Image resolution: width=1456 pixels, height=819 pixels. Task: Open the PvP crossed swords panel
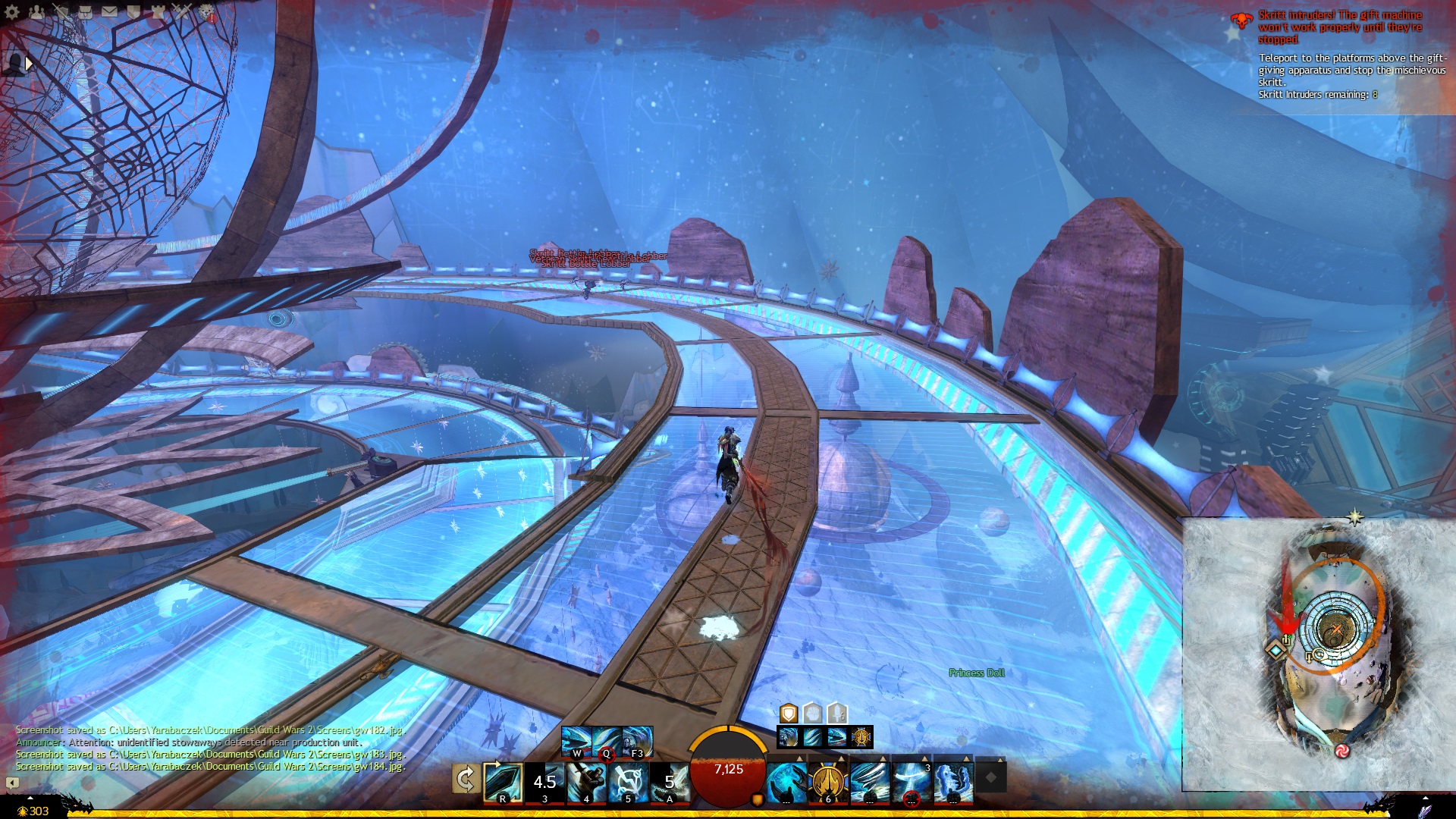(182, 11)
